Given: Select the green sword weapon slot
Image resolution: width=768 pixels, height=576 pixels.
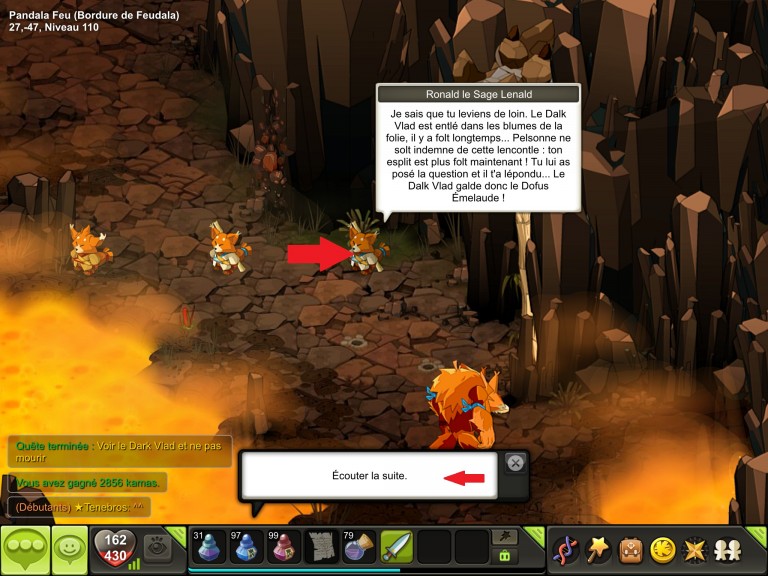Looking at the screenshot, I should [x=397, y=549].
